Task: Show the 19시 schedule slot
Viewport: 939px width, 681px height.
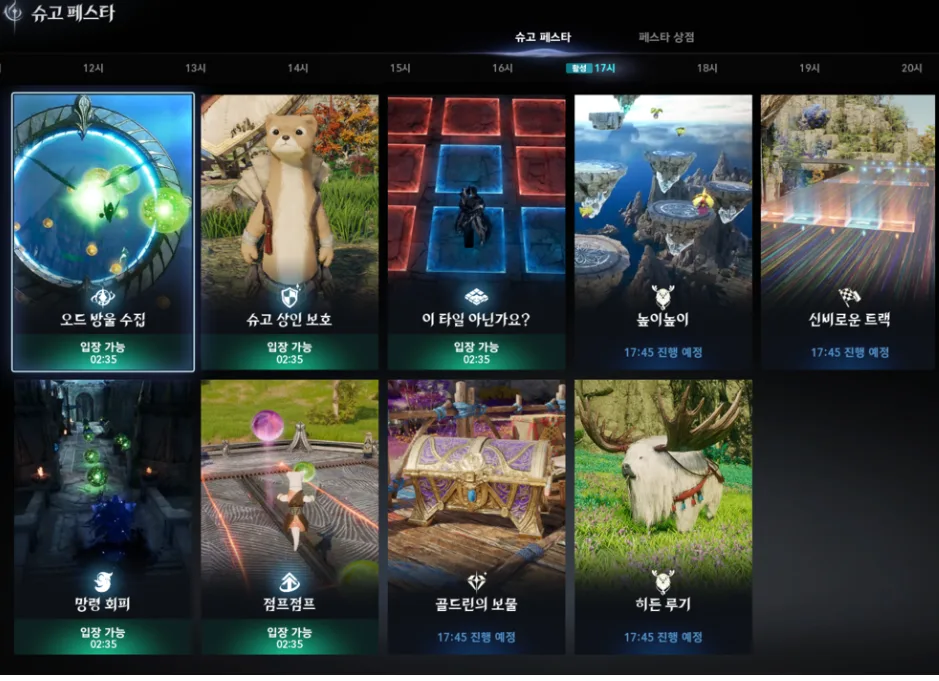Action: click(809, 68)
